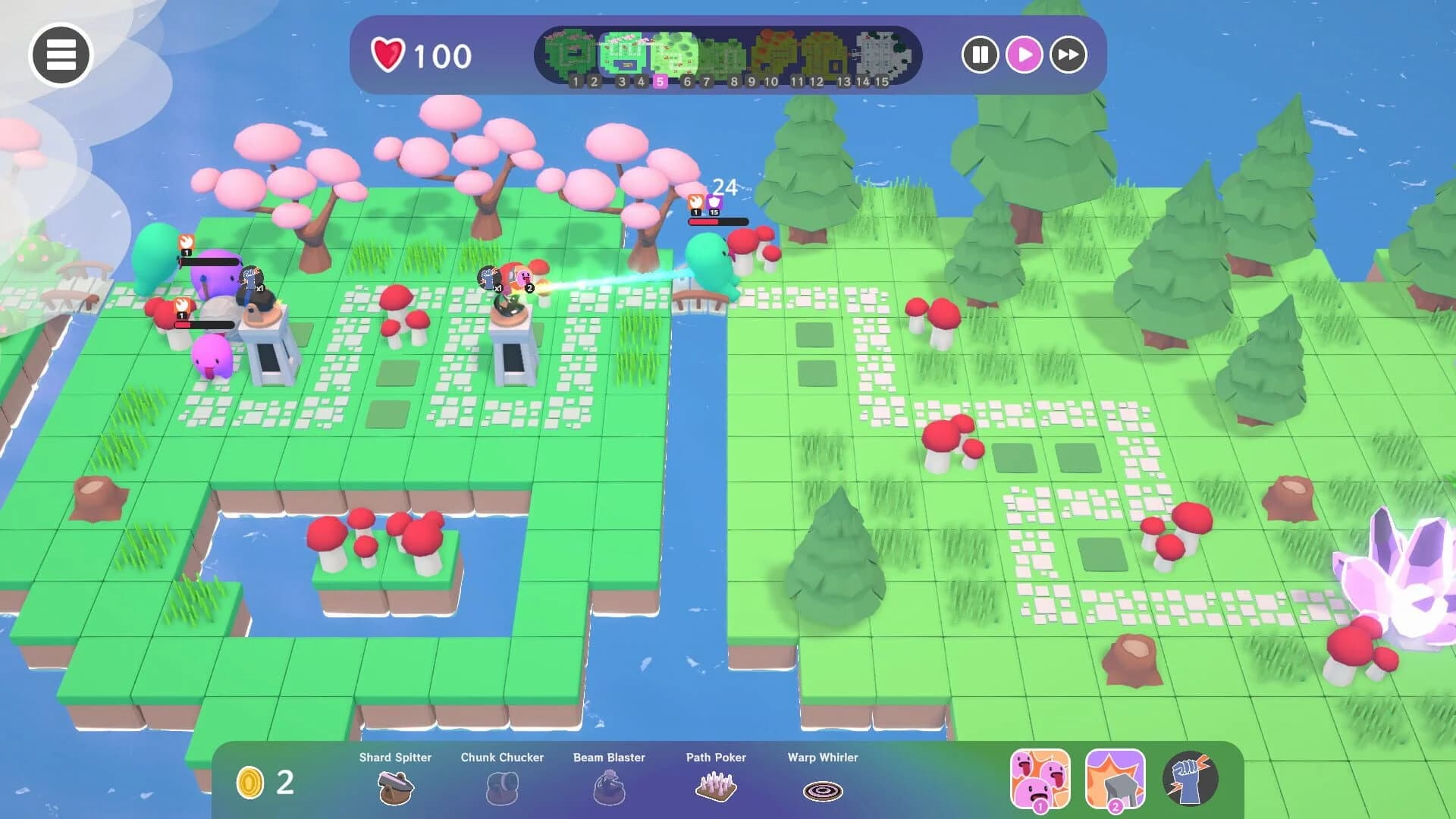Click the level 1 number marker
The height and width of the screenshot is (819, 1456).
[x=576, y=80]
